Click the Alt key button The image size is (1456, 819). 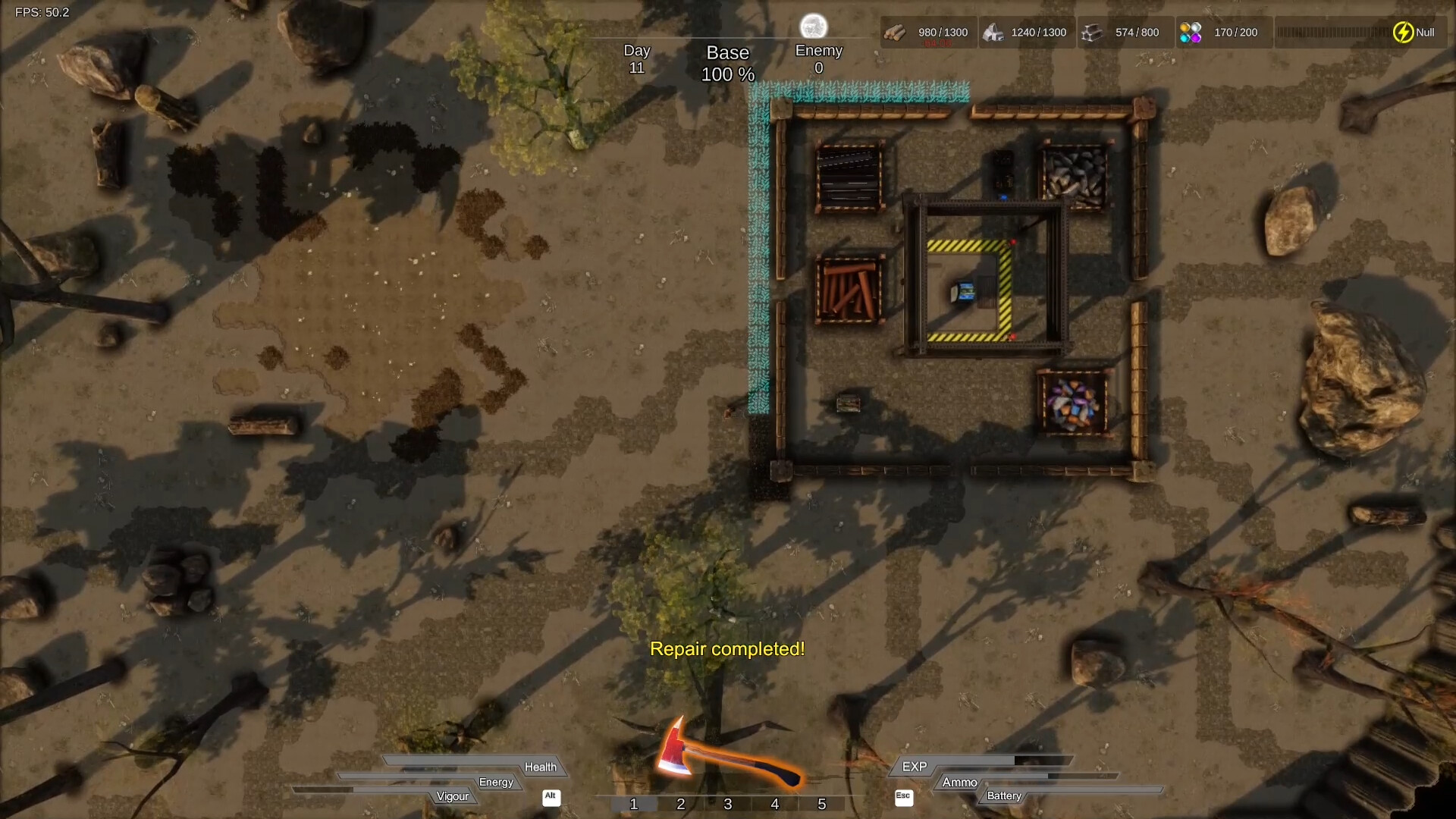551,798
